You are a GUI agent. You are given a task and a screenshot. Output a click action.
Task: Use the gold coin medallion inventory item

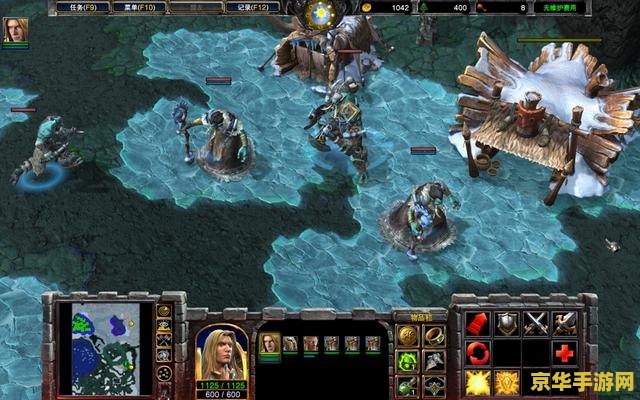click(407, 334)
